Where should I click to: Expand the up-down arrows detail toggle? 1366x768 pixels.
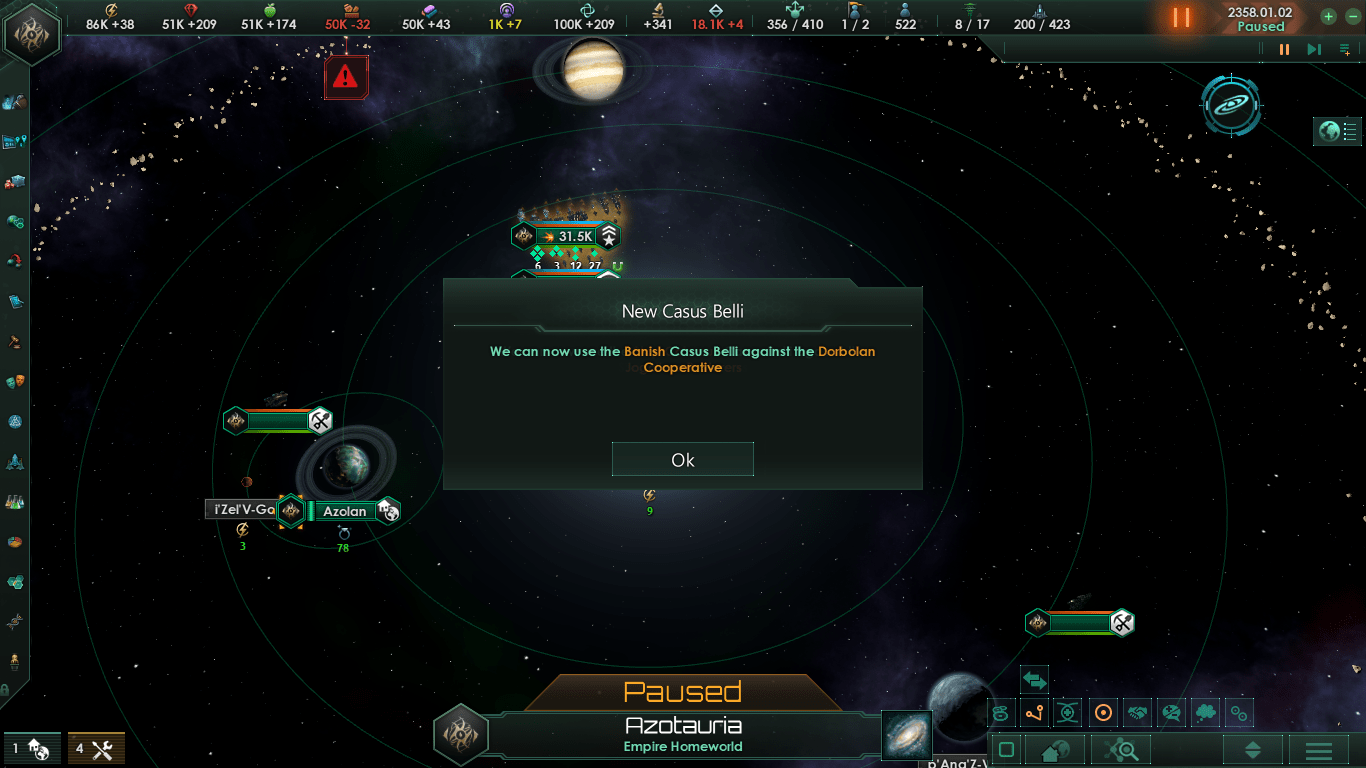pyautogui.click(x=1252, y=750)
